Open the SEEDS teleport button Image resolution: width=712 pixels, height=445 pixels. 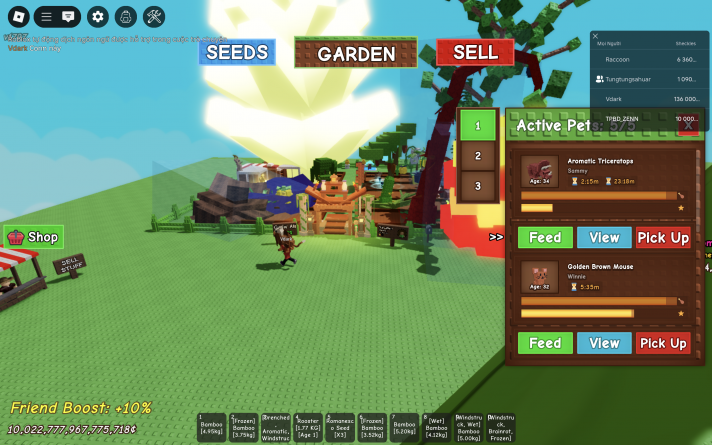[236, 52]
